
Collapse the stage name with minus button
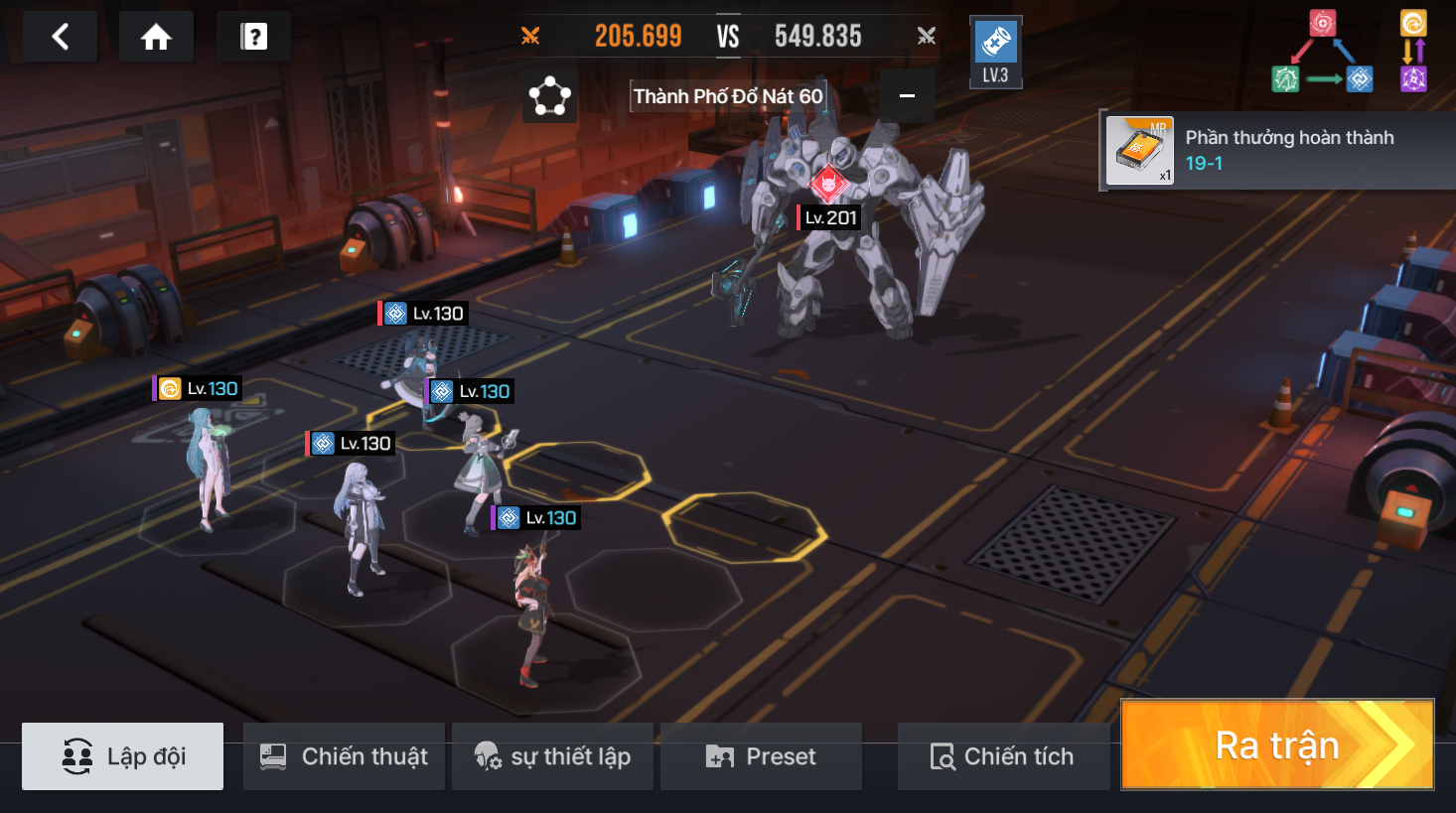(x=907, y=96)
